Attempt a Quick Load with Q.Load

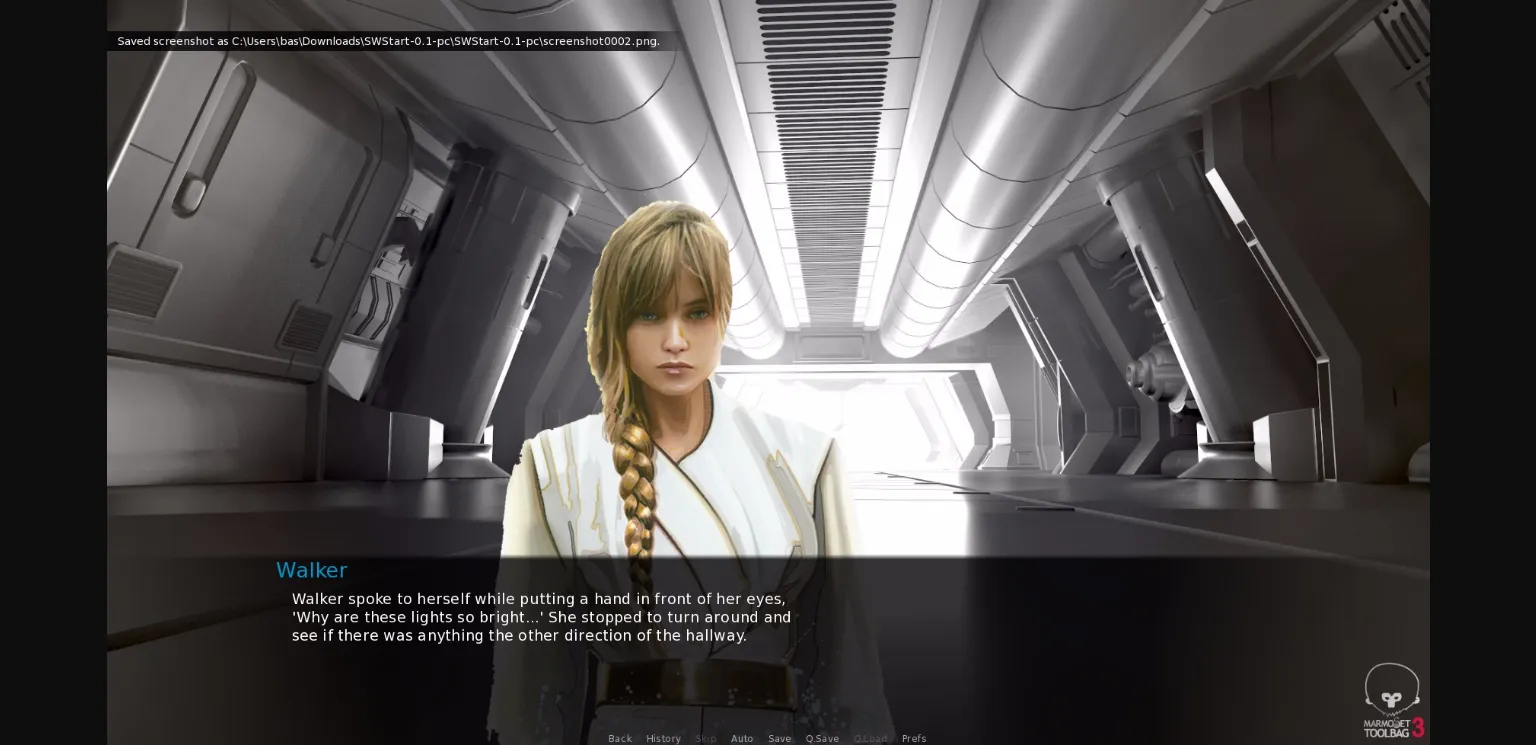tap(870, 738)
